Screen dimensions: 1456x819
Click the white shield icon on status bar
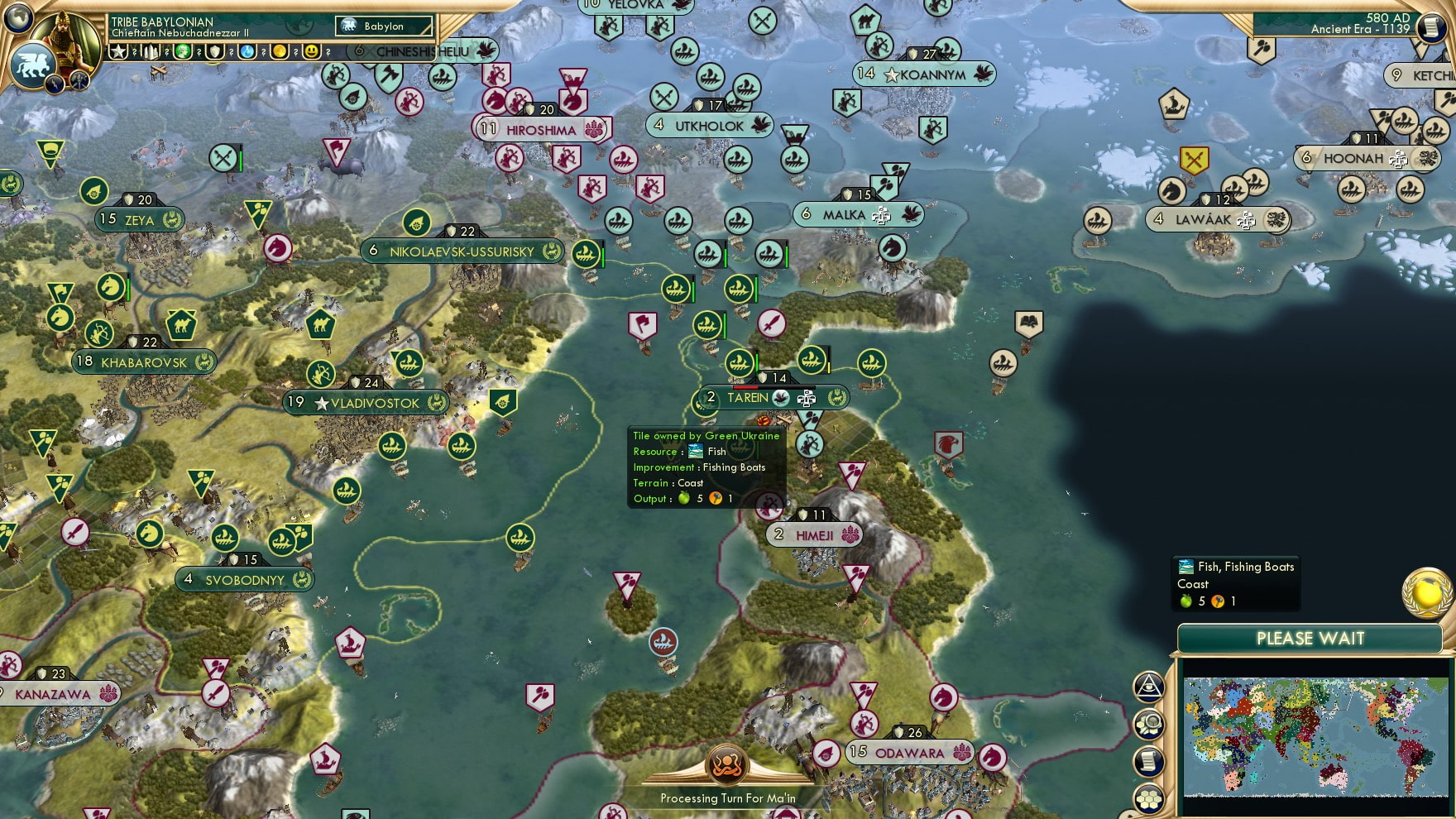click(x=215, y=51)
